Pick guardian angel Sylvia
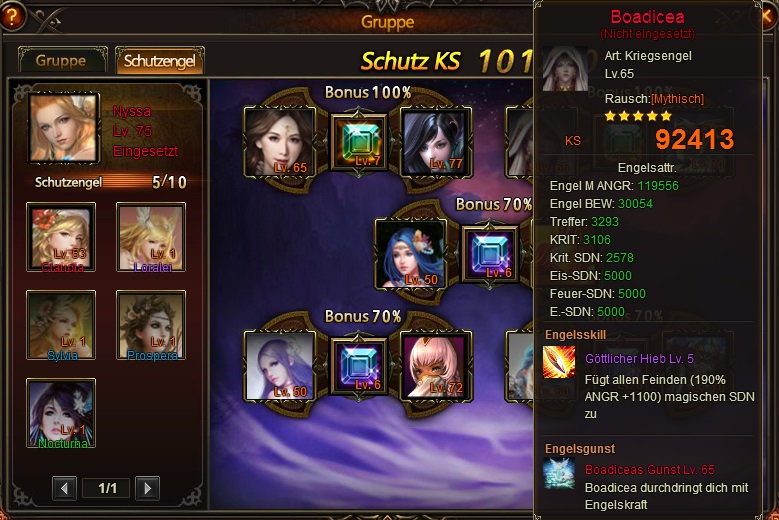Screen dimensions: 779x520 (x=62, y=325)
